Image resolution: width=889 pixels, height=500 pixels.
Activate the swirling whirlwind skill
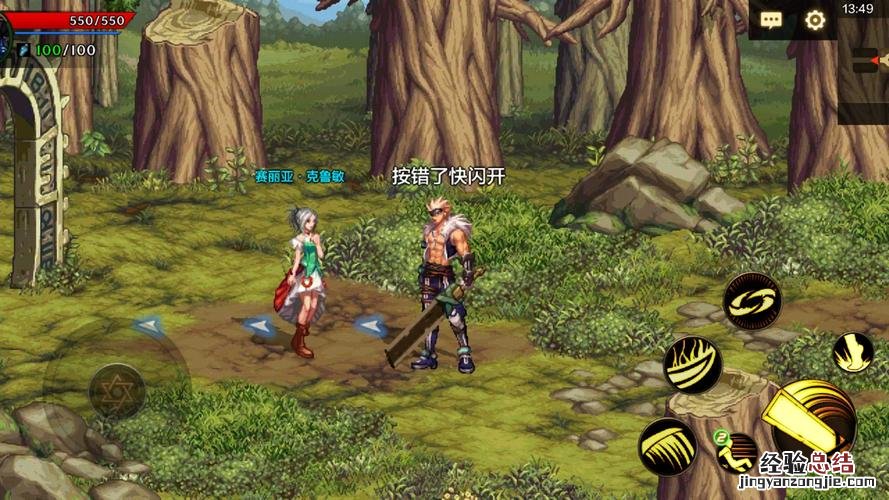click(x=751, y=301)
